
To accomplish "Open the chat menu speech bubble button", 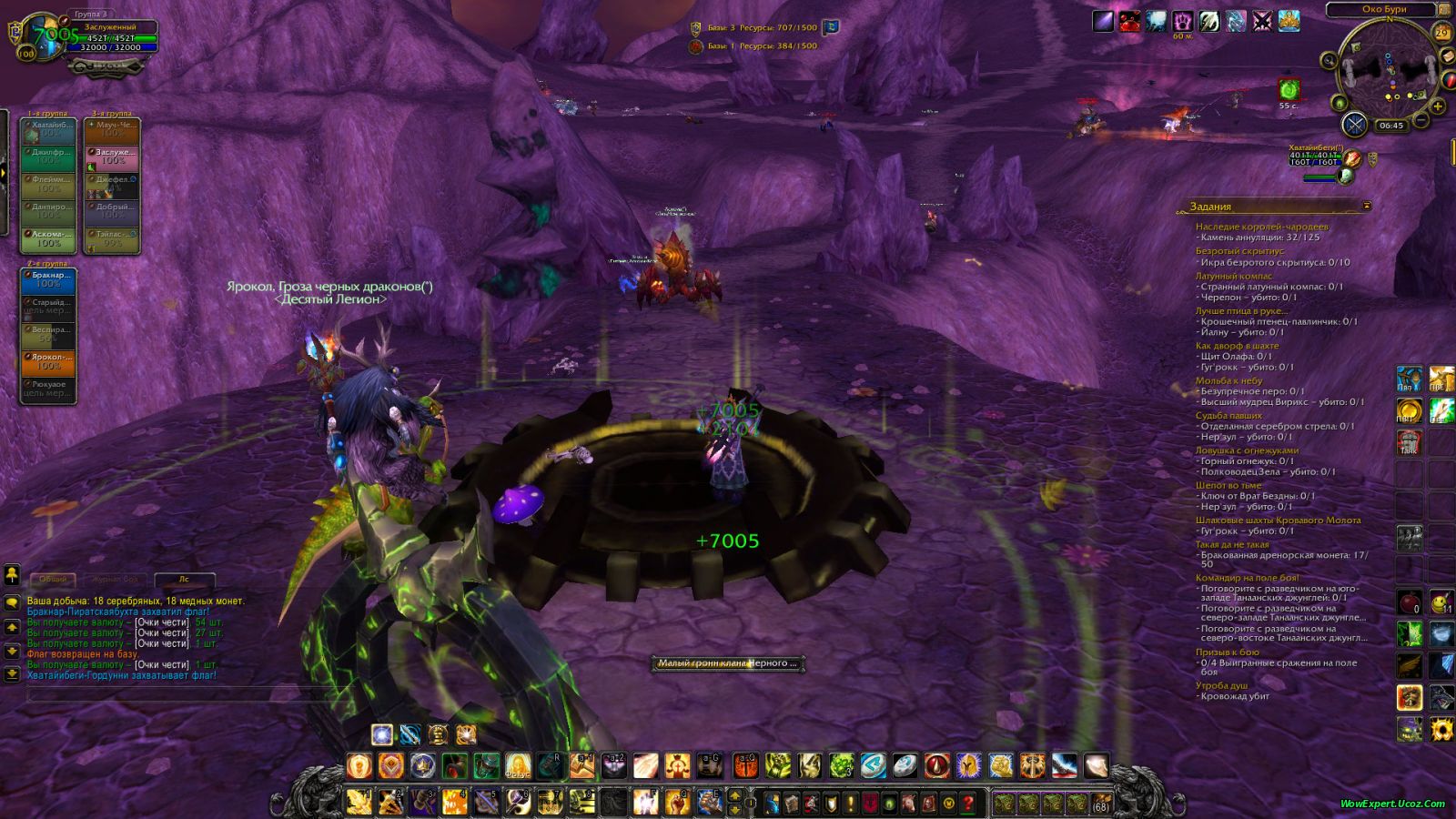I will [12, 602].
